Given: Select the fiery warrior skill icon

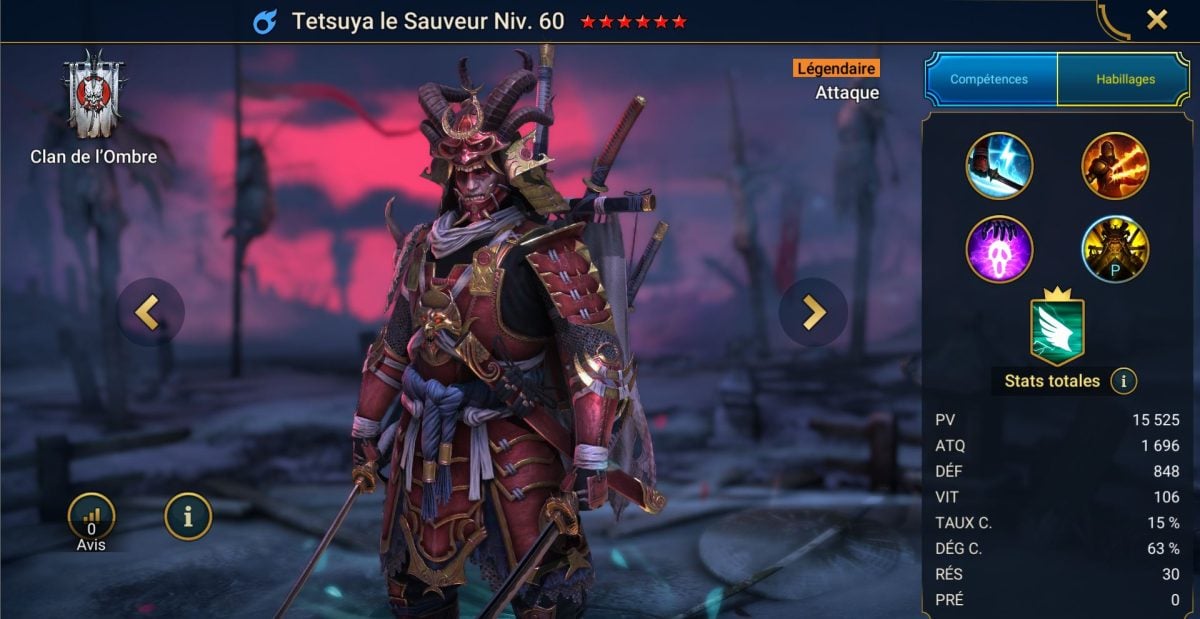Looking at the screenshot, I should tap(1115, 166).
